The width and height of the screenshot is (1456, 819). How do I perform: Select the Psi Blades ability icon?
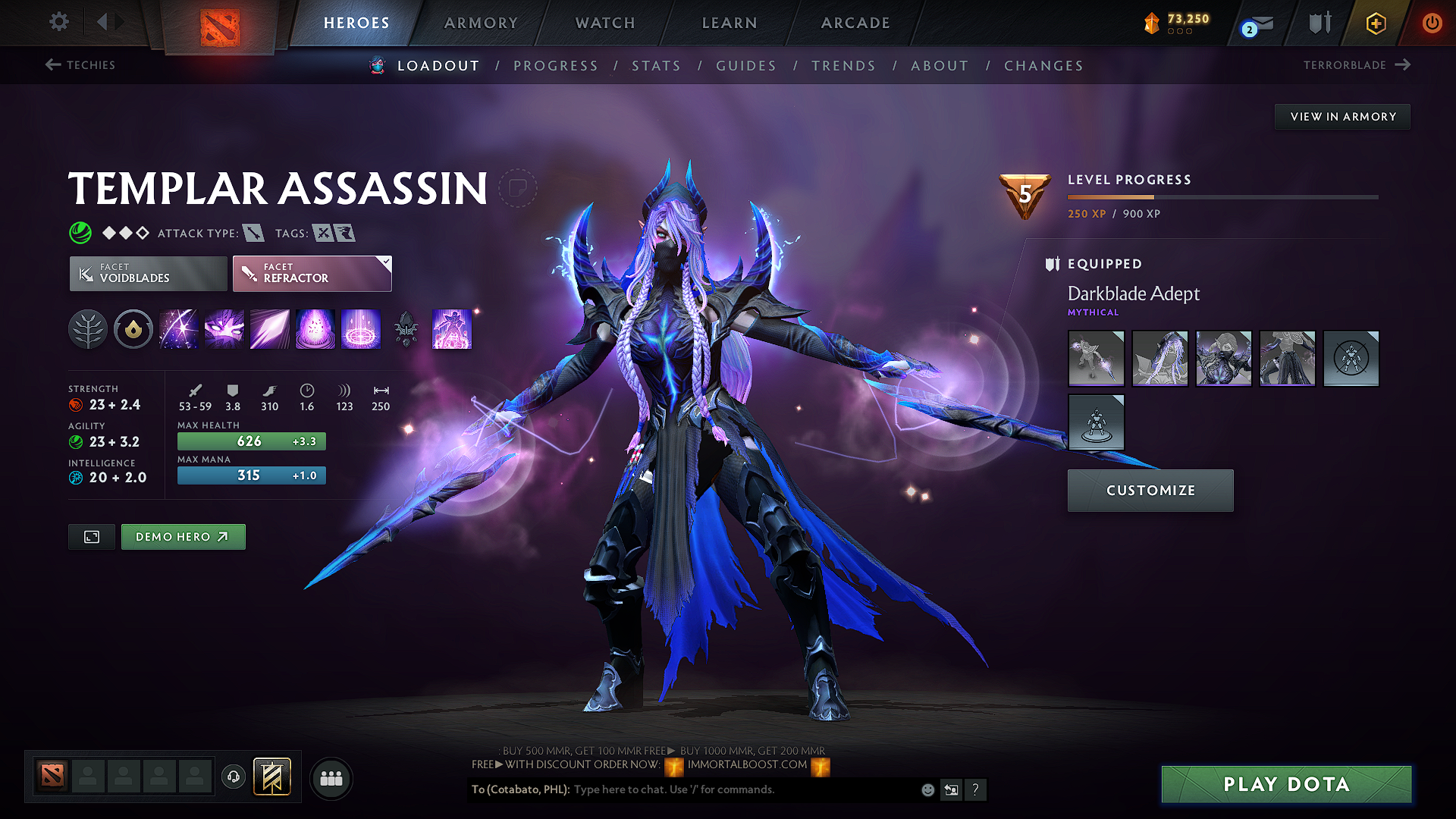pos(270,329)
